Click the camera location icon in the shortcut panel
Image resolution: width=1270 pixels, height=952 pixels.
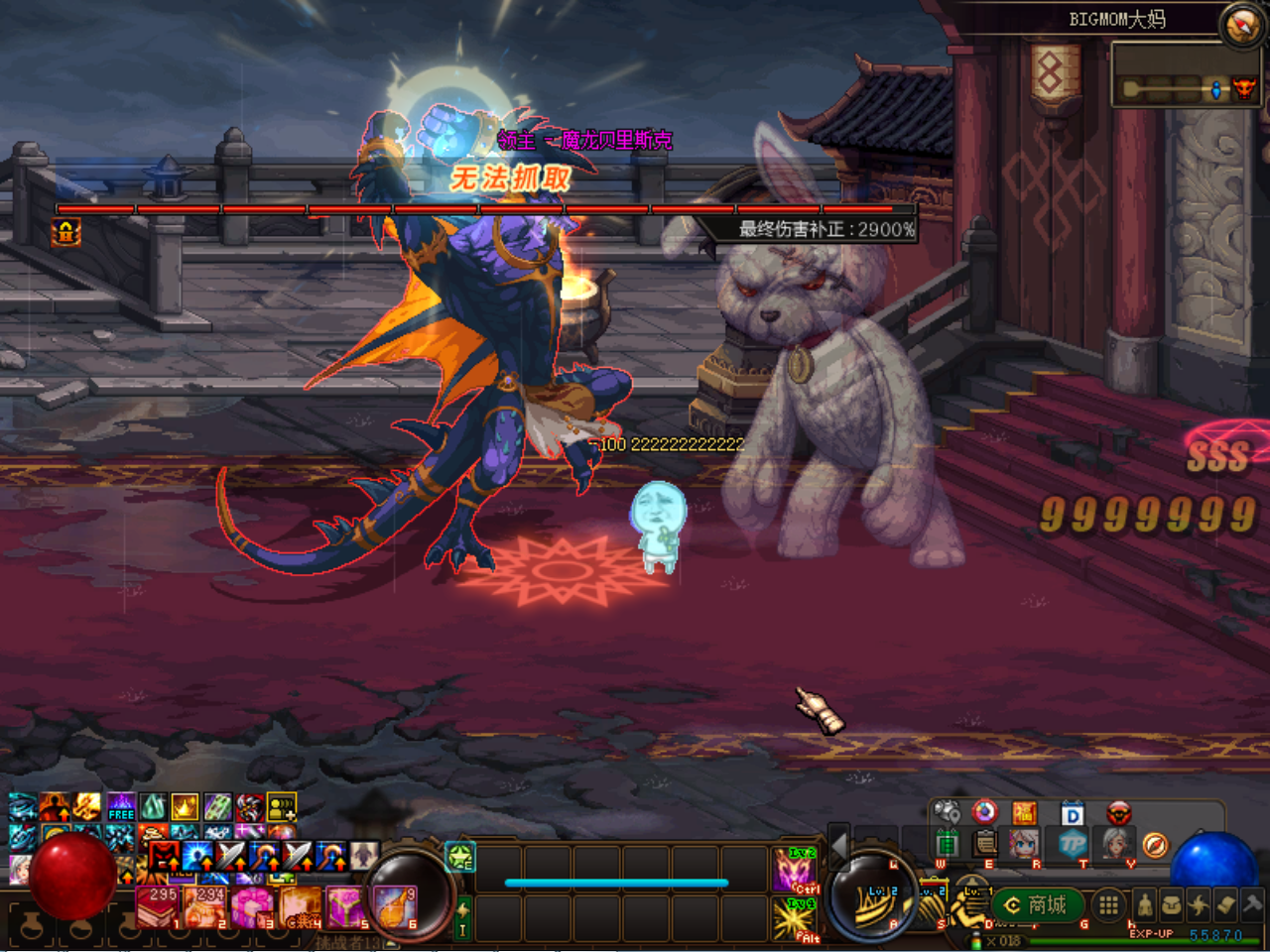tap(949, 811)
